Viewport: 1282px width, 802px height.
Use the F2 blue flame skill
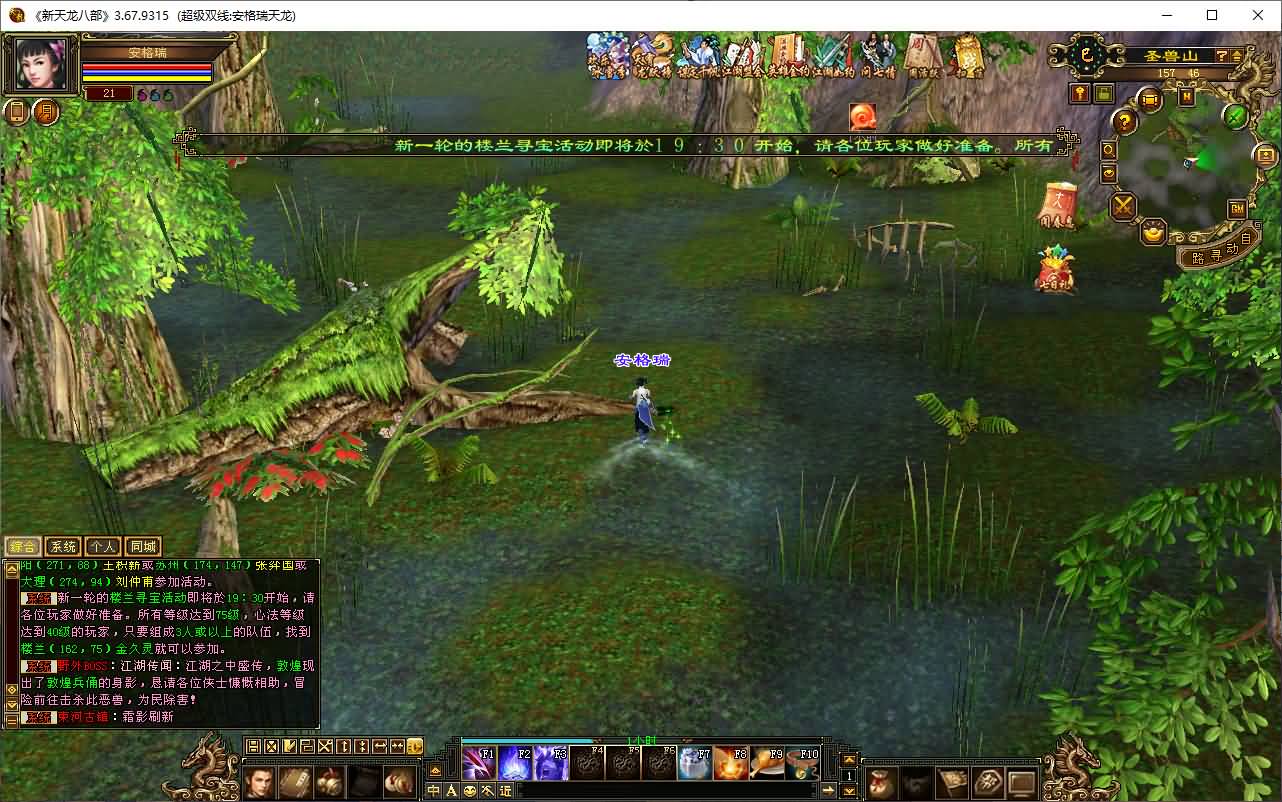click(x=515, y=764)
